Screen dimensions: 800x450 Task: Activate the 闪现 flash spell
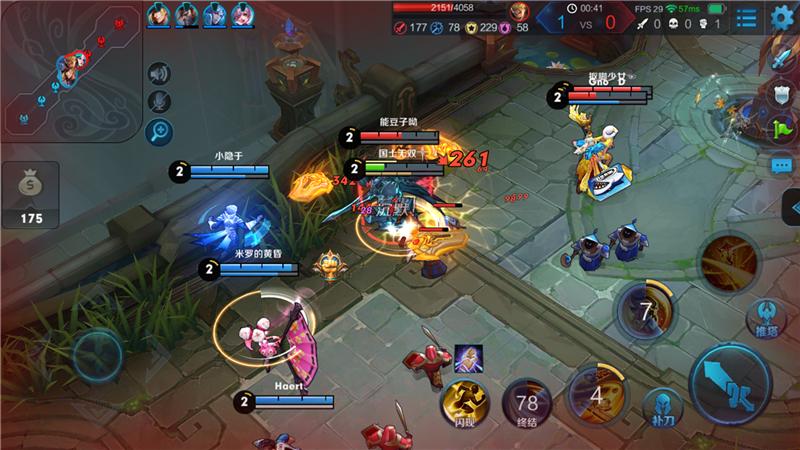tap(463, 403)
